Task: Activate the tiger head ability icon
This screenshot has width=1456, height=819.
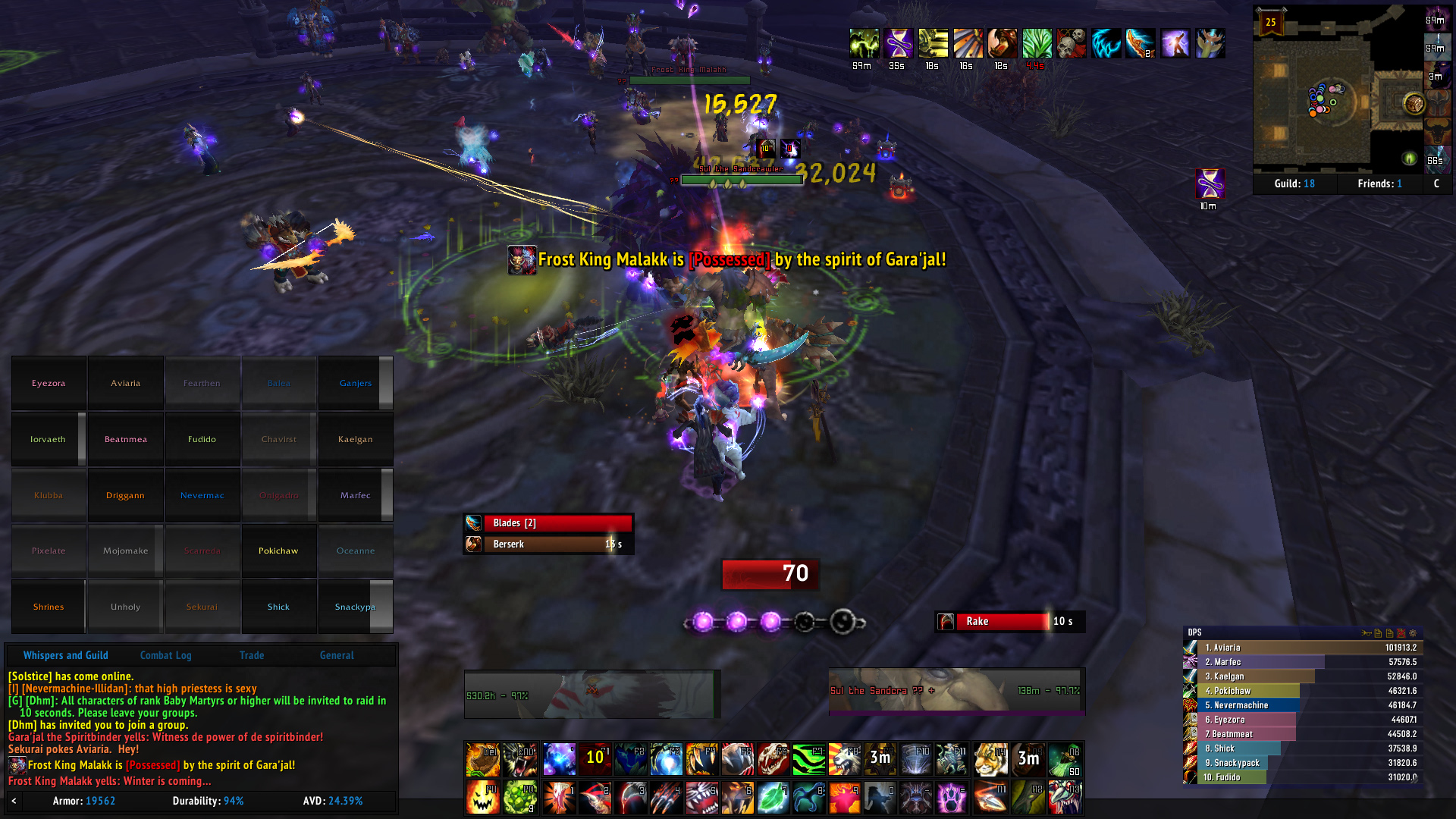Action: pyautogui.click(x=990, y=758)
